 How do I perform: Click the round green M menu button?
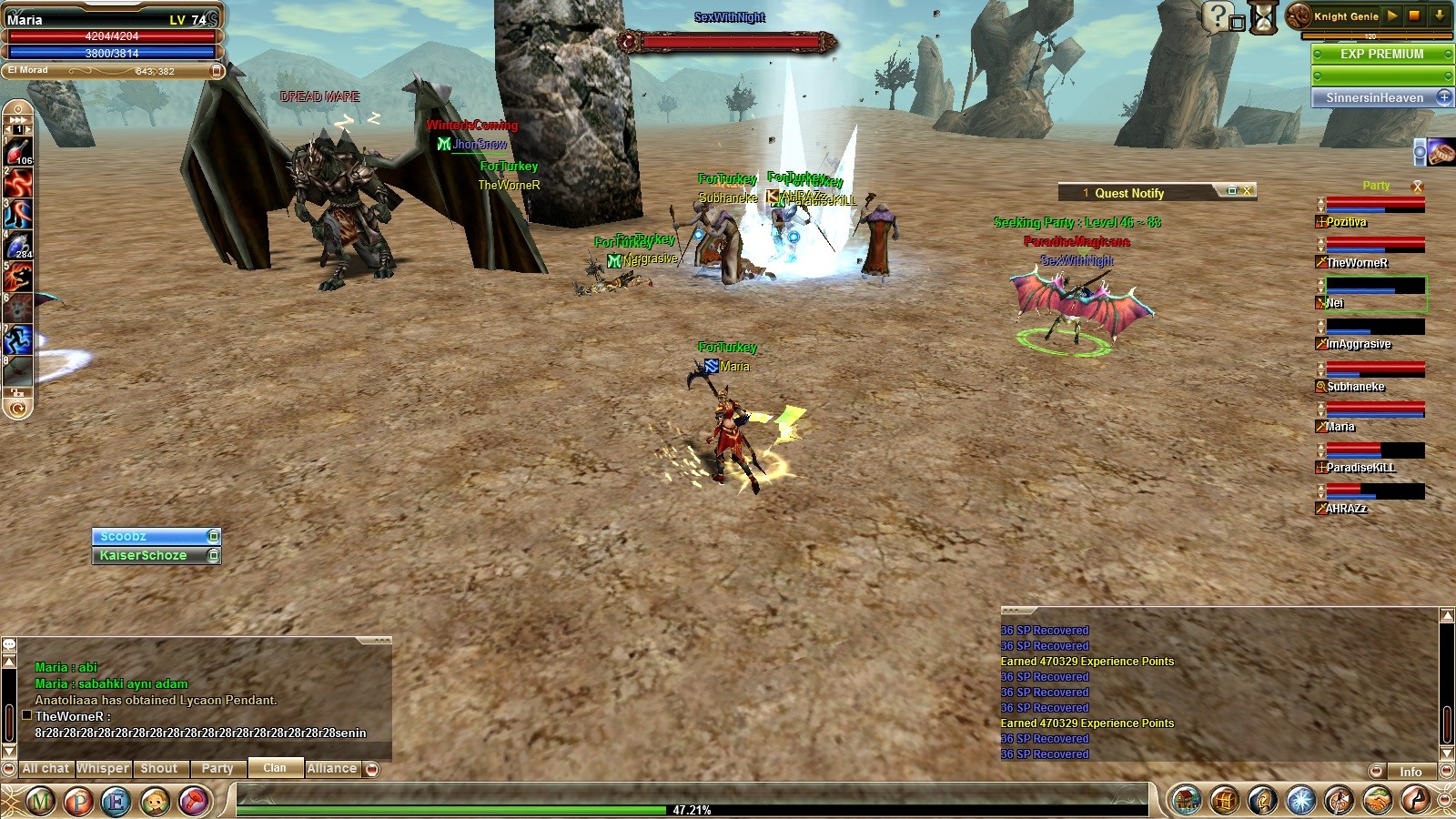[40, 802]
